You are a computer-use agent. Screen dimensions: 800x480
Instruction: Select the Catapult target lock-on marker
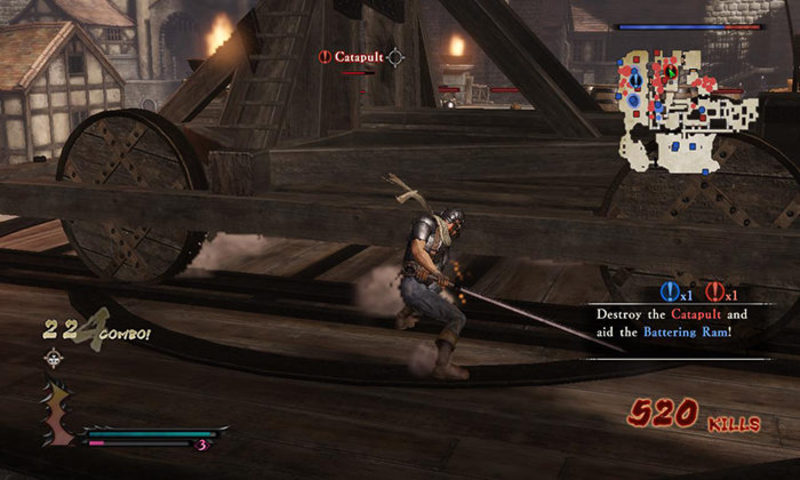coord(395,57)
